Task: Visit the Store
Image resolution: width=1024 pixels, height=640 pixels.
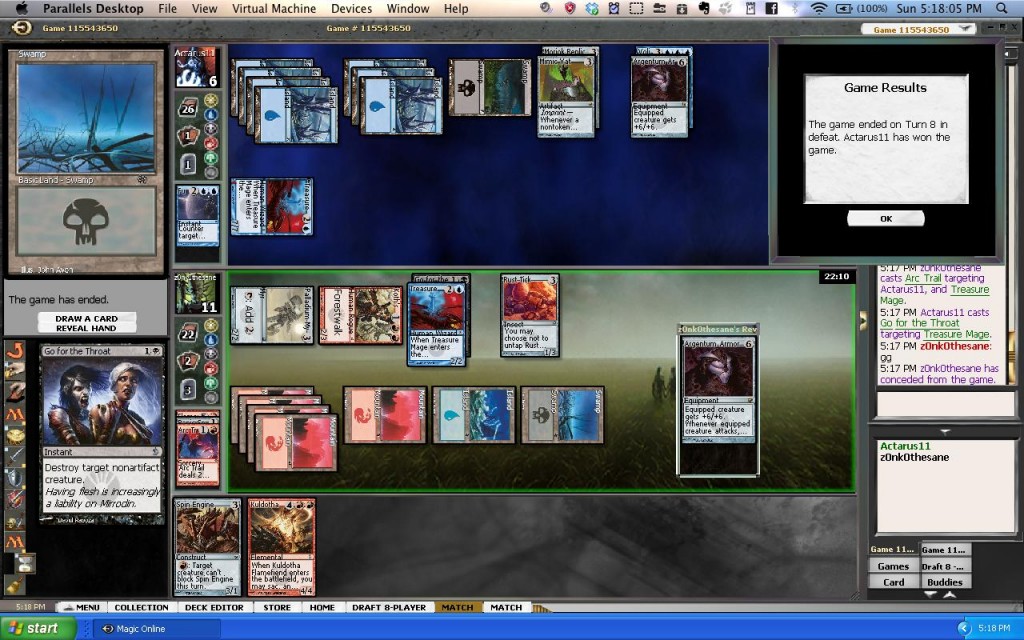Action: [x=277, y=607]
